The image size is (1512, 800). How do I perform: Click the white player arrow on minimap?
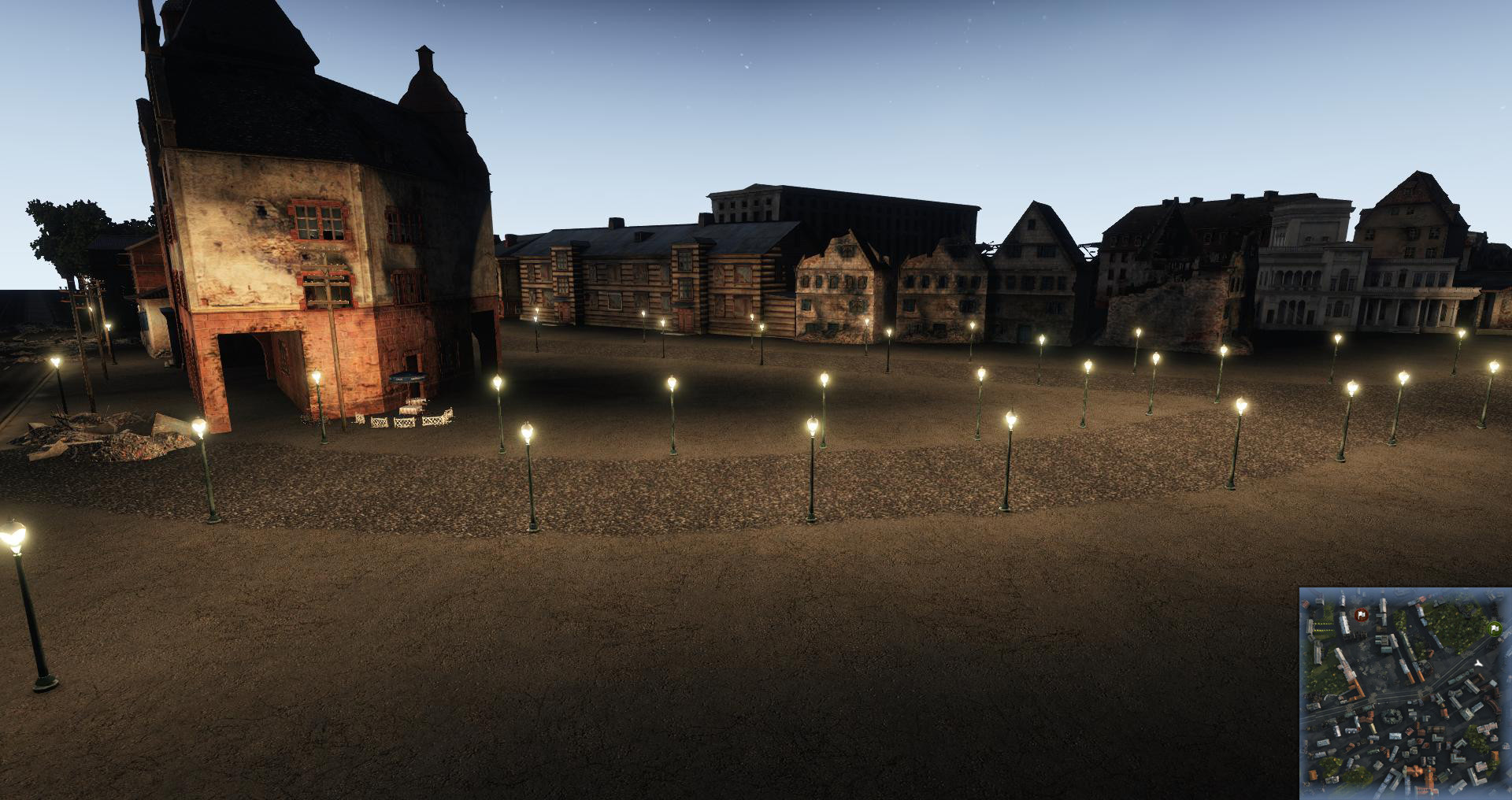click(1478, 664)
